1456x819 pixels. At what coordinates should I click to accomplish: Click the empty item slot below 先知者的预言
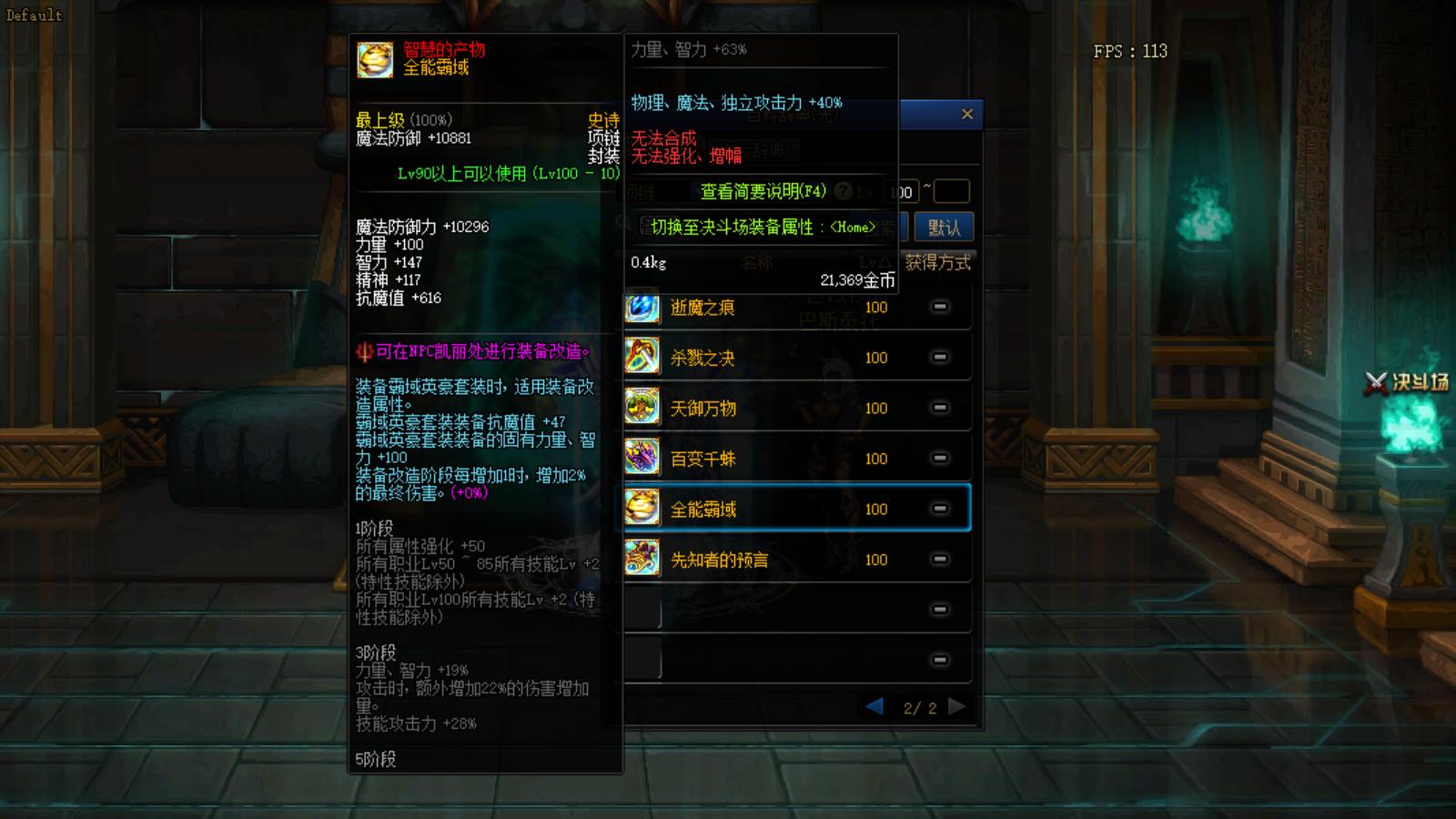[642, 610]
